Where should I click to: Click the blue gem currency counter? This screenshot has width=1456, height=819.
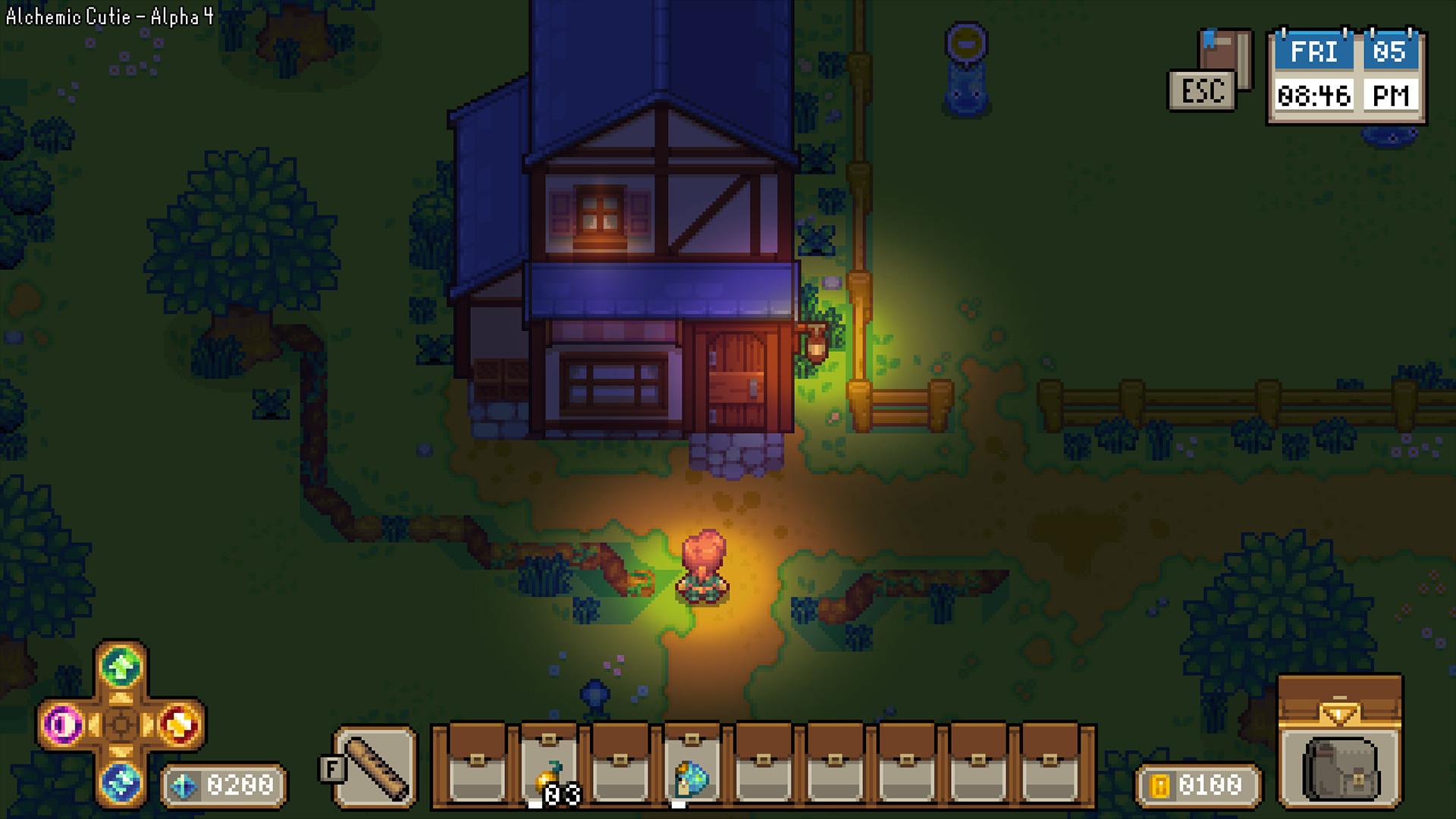tap(224, 783)
